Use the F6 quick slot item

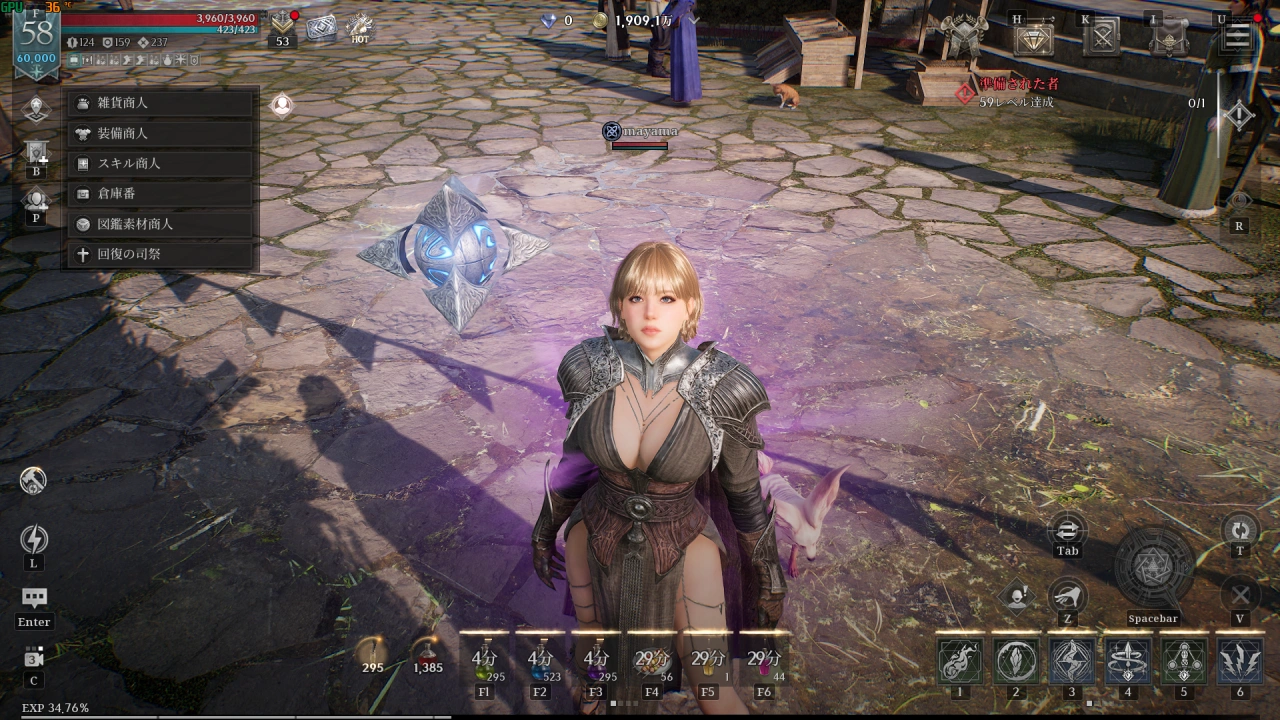click(x=764, y=660)
